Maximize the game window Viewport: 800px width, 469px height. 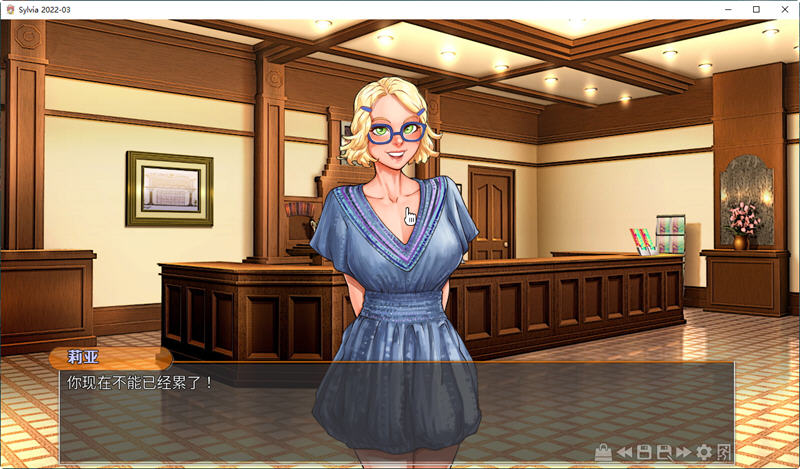756,9
